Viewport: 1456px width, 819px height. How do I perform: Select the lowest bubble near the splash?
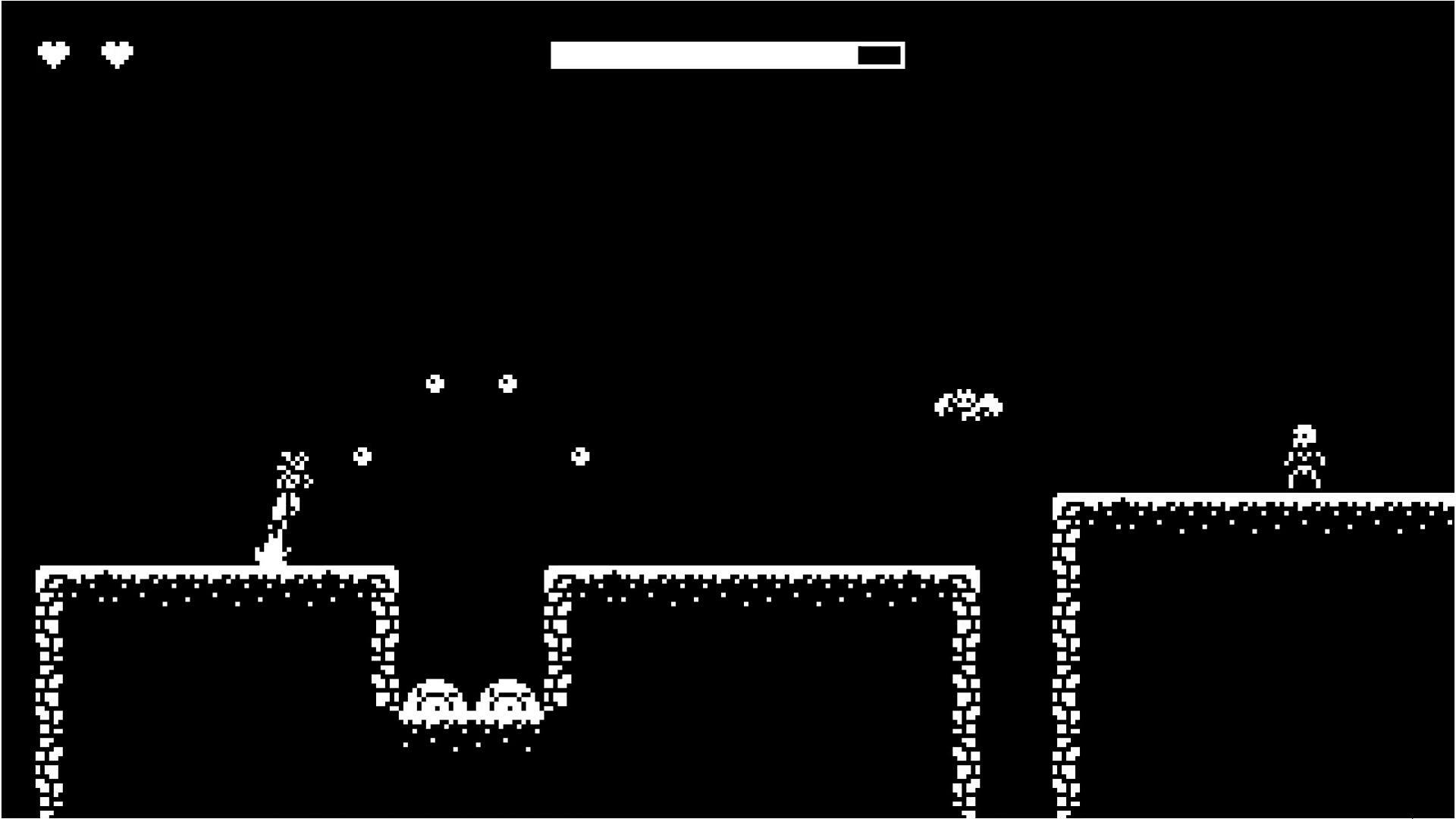pyautogui.click(x=362, y=455)
